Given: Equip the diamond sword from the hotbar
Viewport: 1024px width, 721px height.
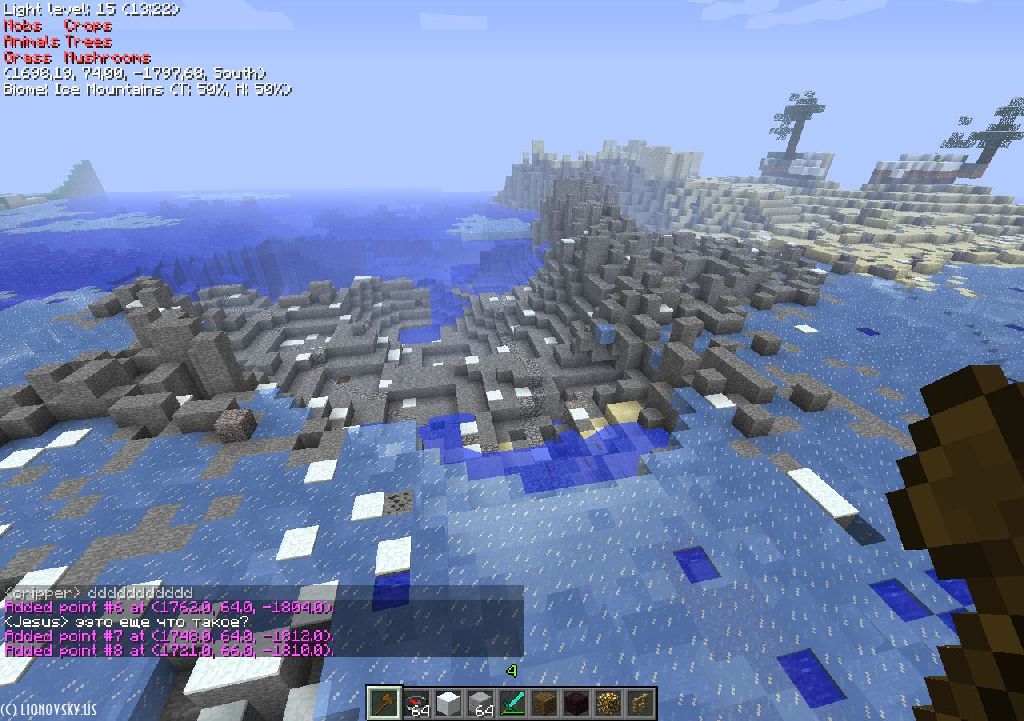Looking at the screenshot, I should point(512,703).
